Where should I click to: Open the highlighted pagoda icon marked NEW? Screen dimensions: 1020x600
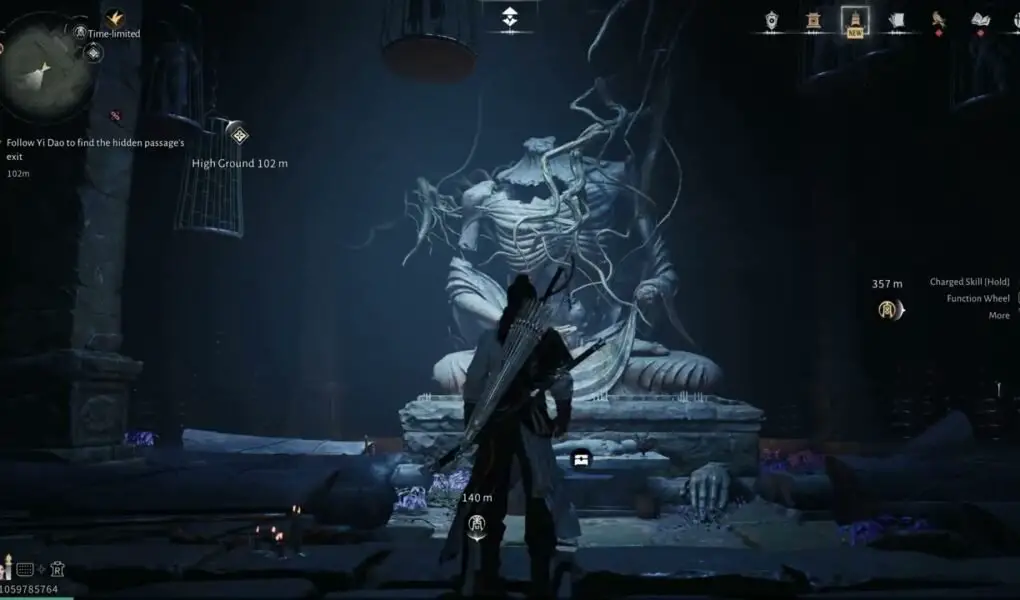coord(855,20)
